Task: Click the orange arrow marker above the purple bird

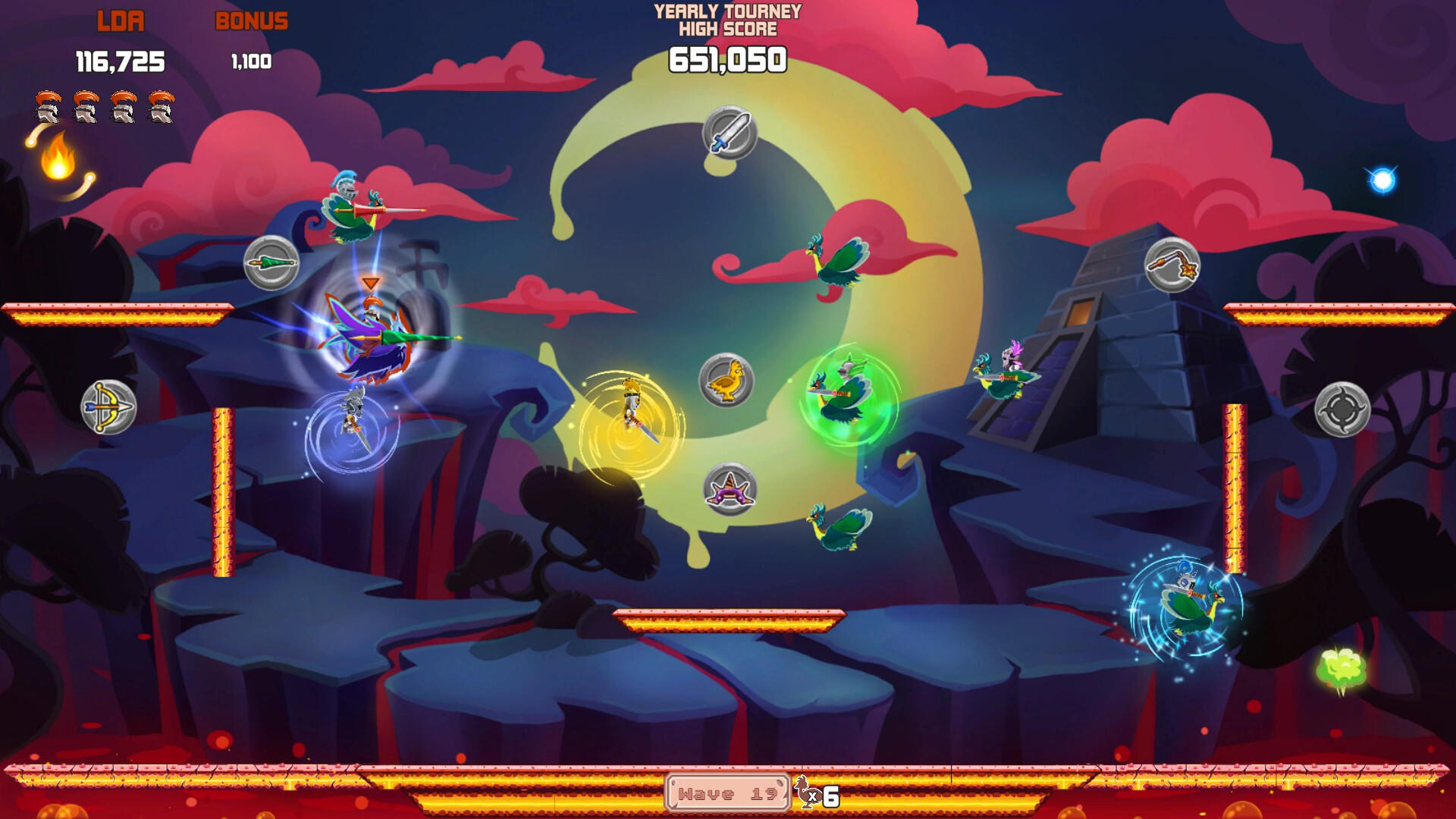Action: coord(369,284)
